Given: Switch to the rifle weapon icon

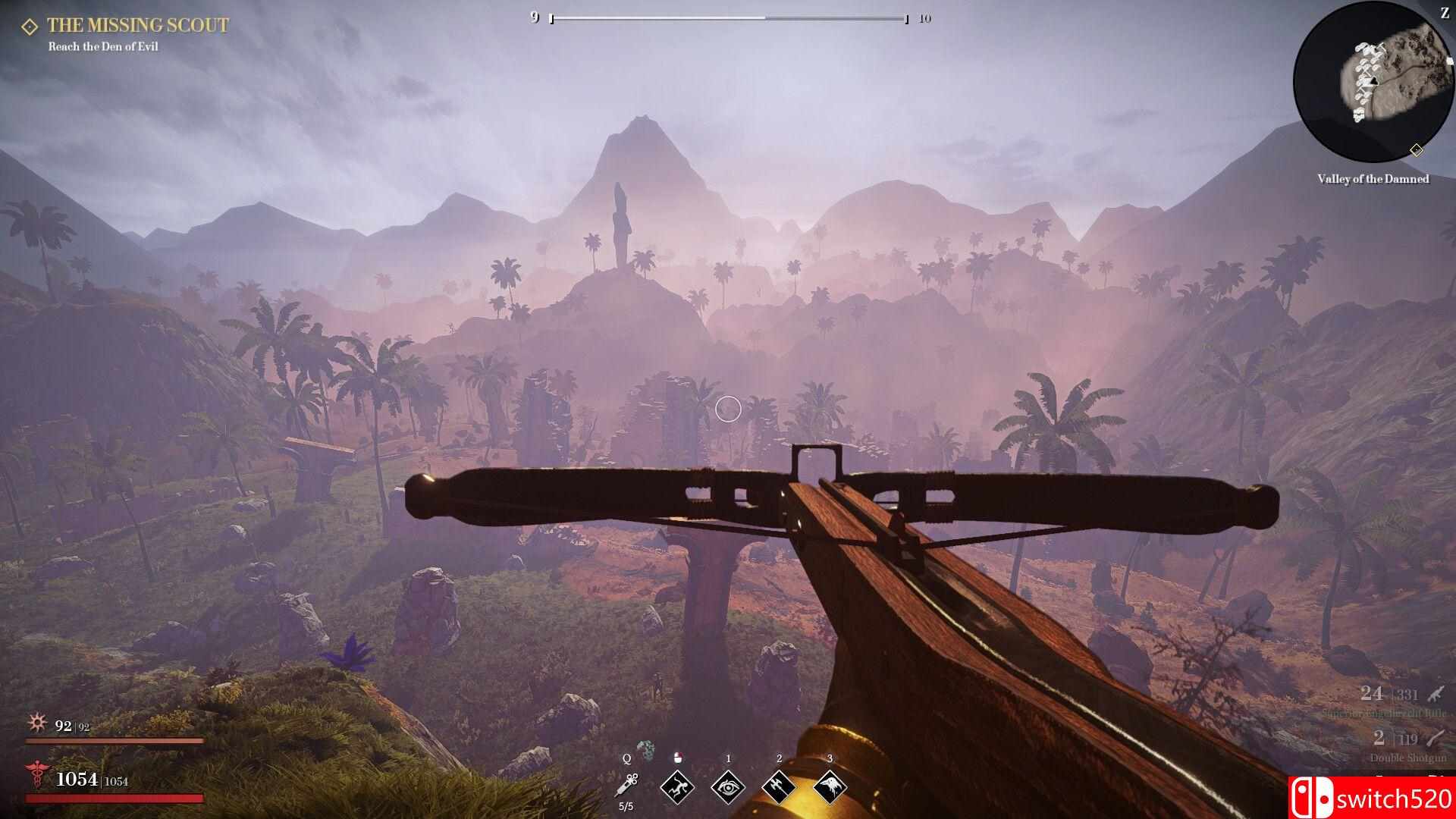Looking at the screenshot, I should click(x=1435, y=694).
